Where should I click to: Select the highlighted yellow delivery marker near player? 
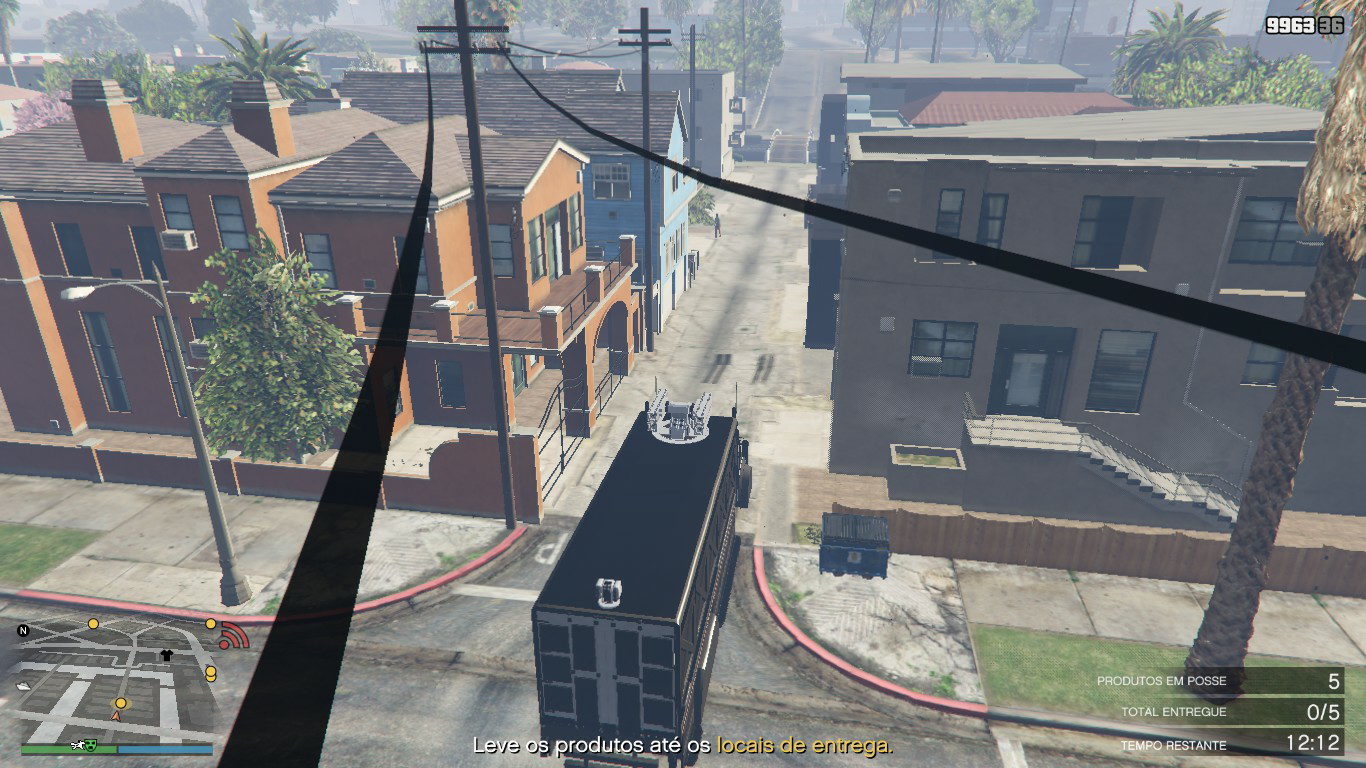pyautogui.click(x=121, y=703)
